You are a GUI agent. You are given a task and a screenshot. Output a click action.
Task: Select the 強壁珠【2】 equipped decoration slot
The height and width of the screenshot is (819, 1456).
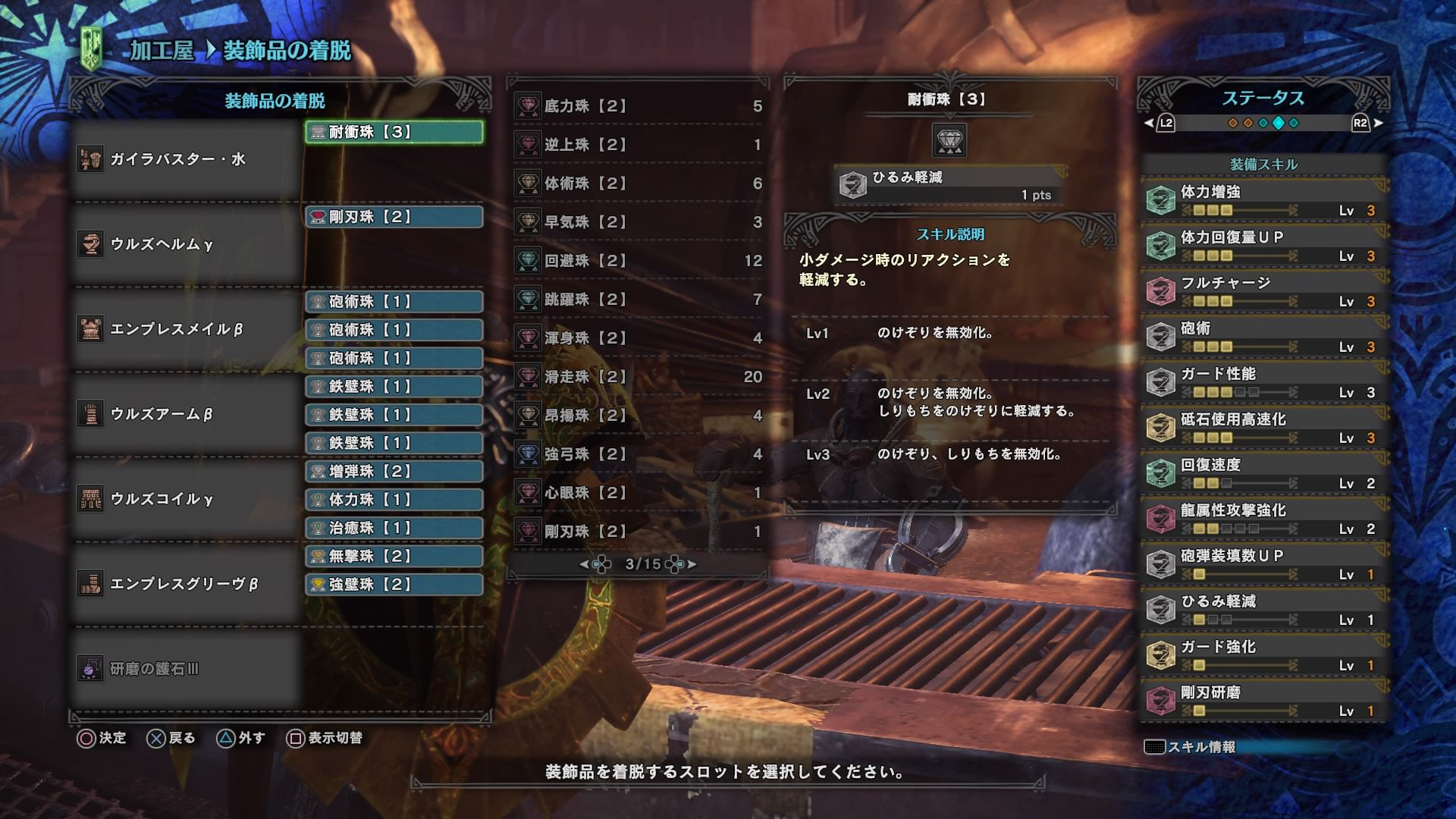point(394,585)
